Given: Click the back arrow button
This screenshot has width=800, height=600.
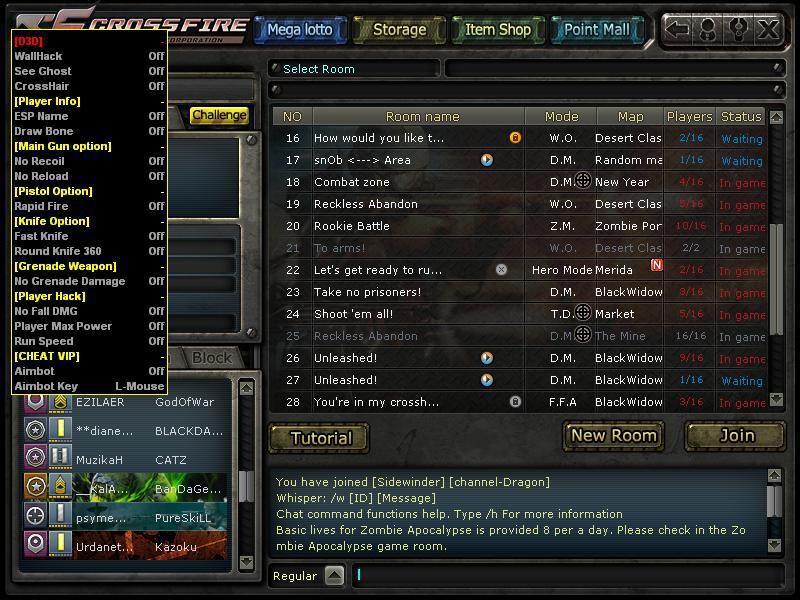Looking at the screenshot, I should tap(678, 29).
